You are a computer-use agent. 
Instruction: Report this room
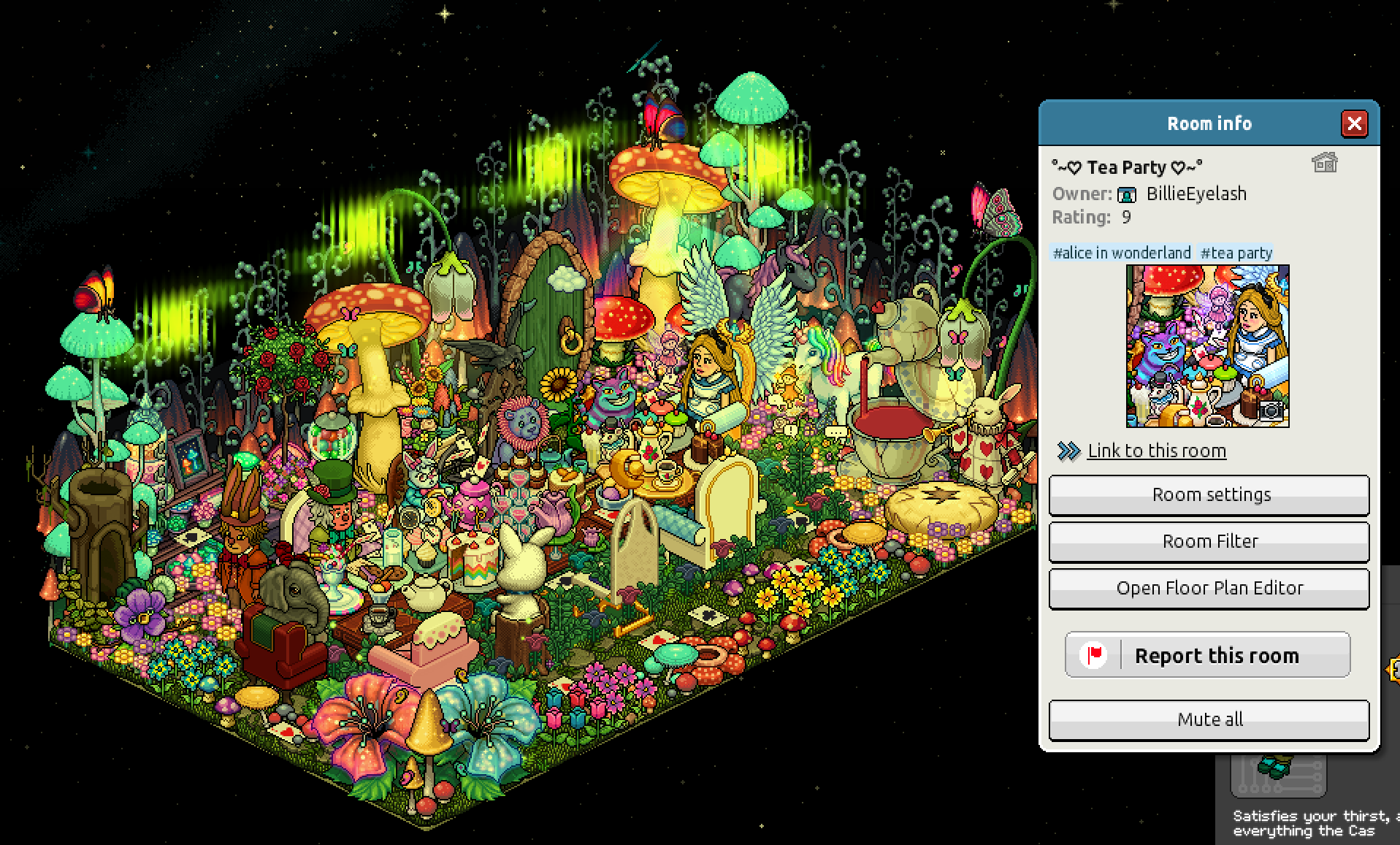1207,655
